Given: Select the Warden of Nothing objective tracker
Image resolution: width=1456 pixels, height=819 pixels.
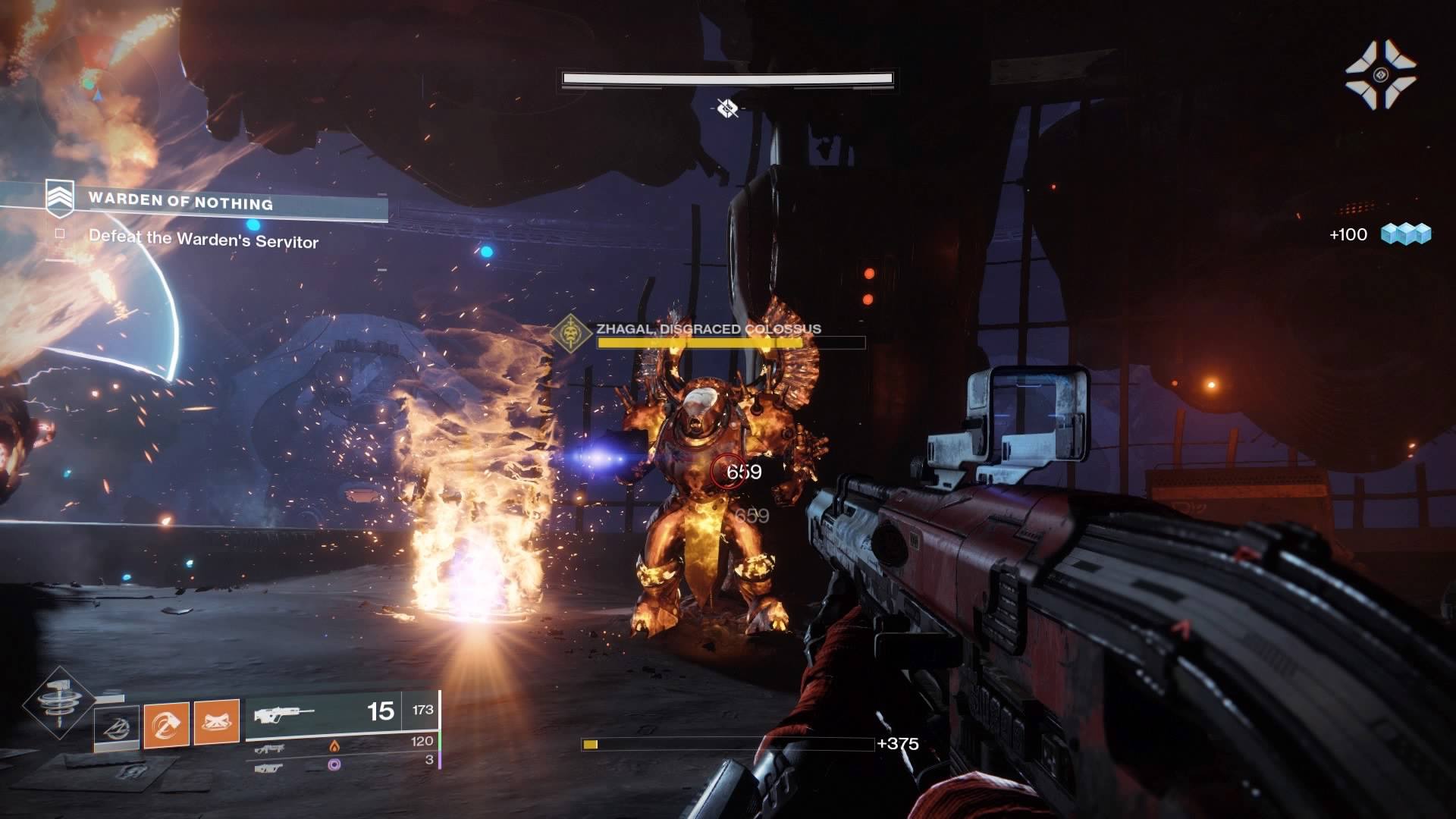Looking at the screenshot, I should (x=180, y=202).
